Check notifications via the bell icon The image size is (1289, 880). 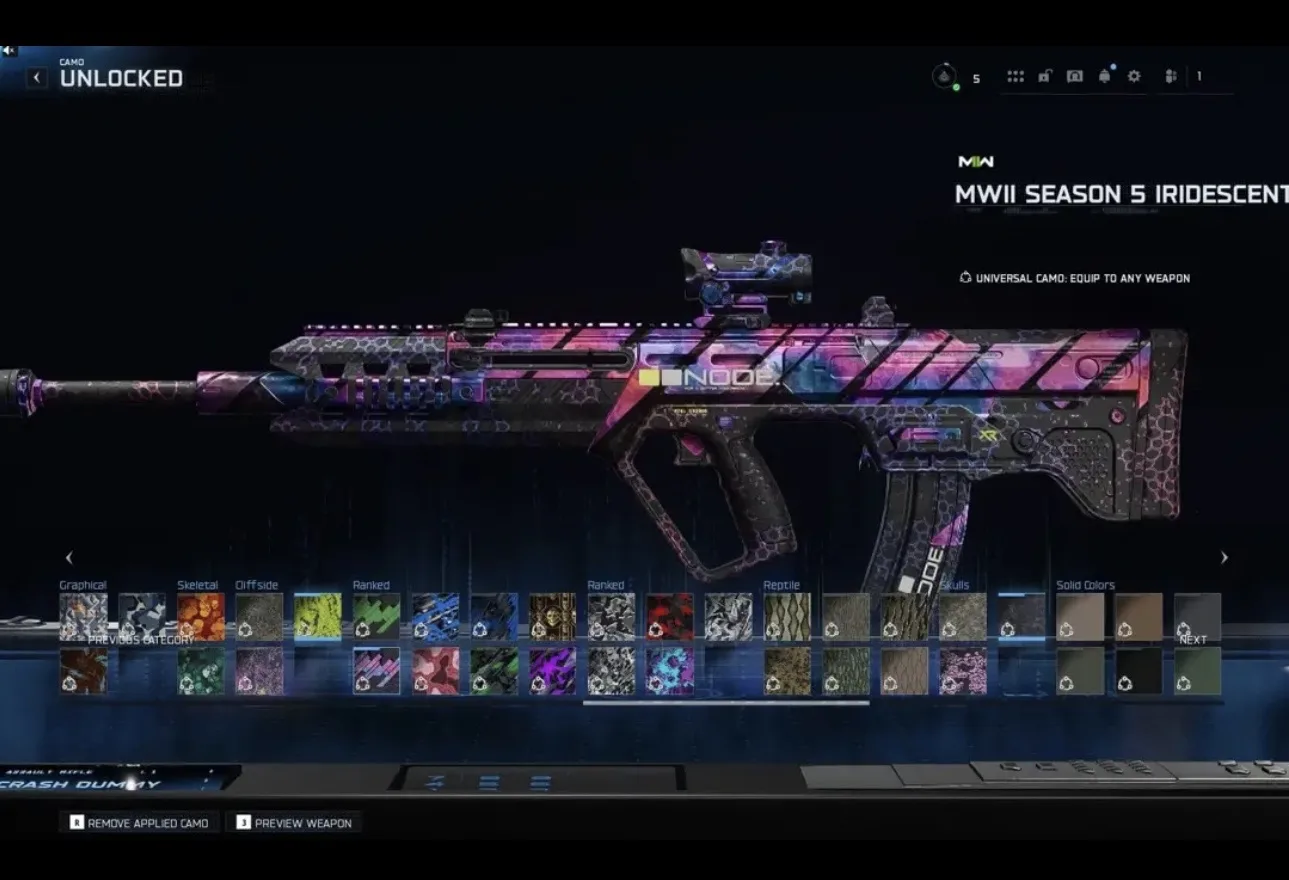pyautogui.click(x=1104, y=76)
